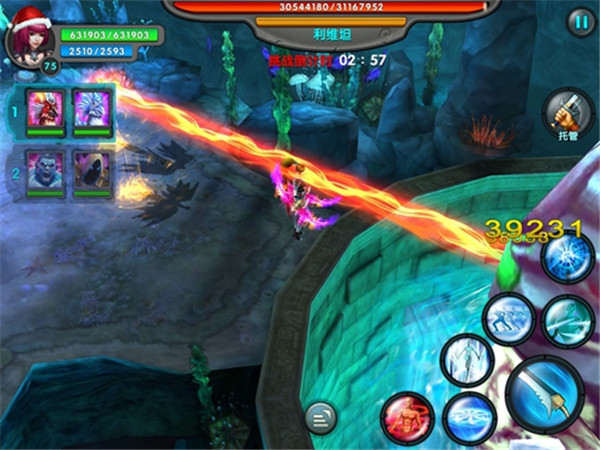Image resolution: width=600 pixels, height=450 pixels.
Task: Choose the hooded figure companion portrait
Action: pyautogui.click(x=92, y=170)
